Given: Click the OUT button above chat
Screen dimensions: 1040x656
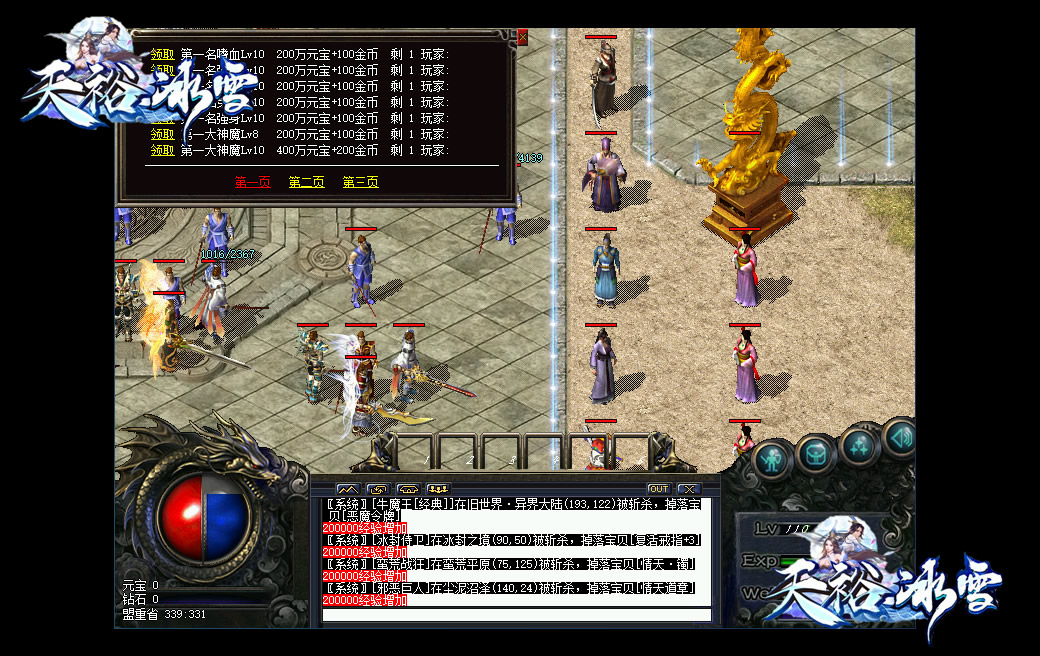Looking at the screenshot, I should (658, 489).
